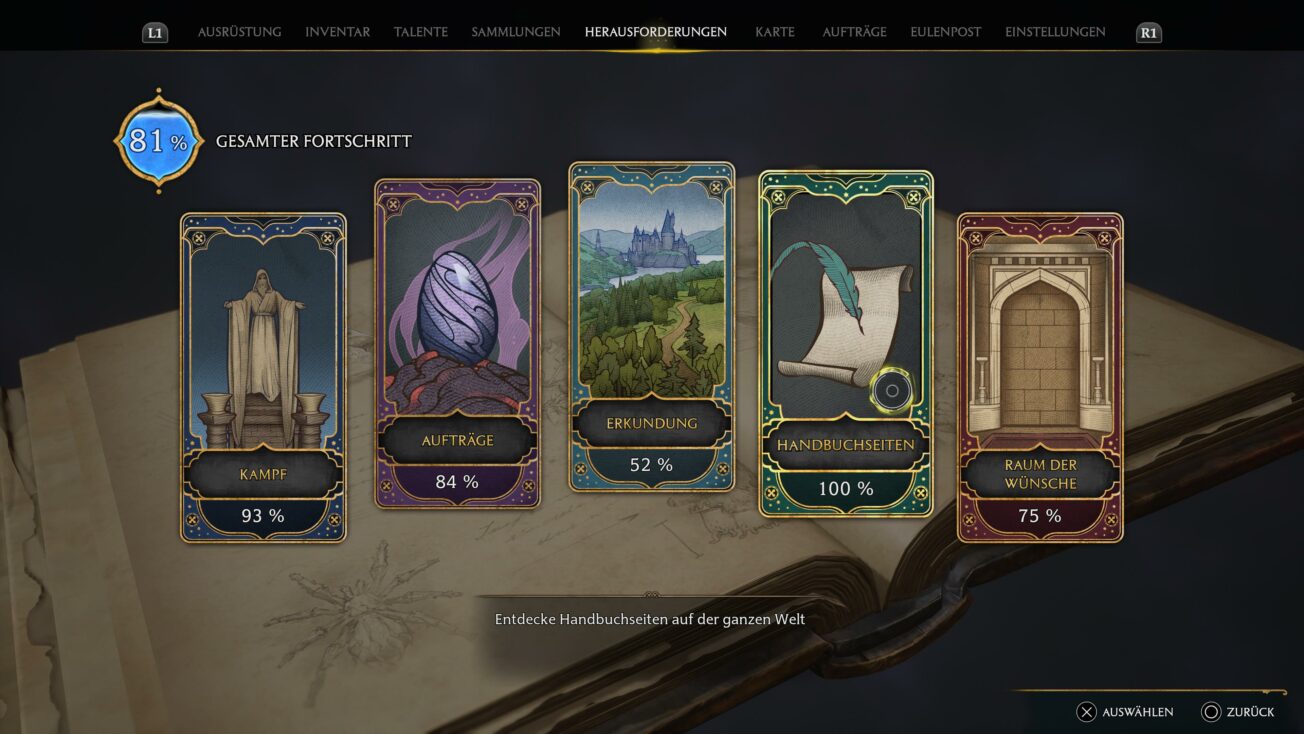Switch to the Ausrüstung tab

pos(239,32)
